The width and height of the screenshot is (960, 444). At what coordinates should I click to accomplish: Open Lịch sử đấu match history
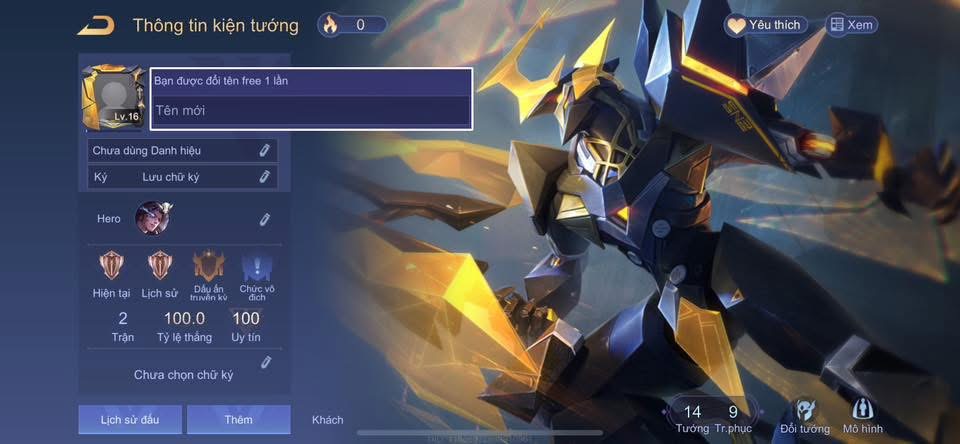[x=129, y=419]
